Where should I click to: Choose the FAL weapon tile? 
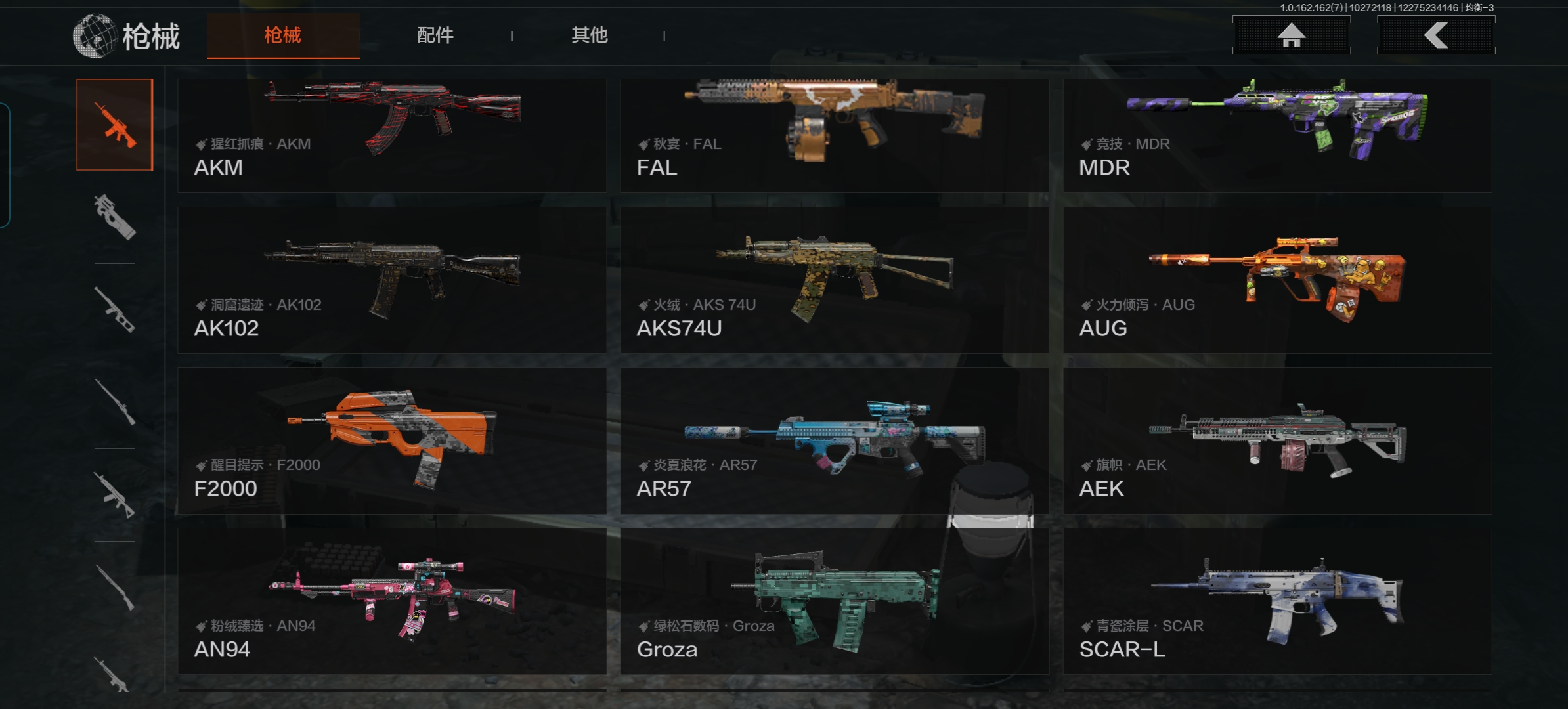(x=834, y=135)
